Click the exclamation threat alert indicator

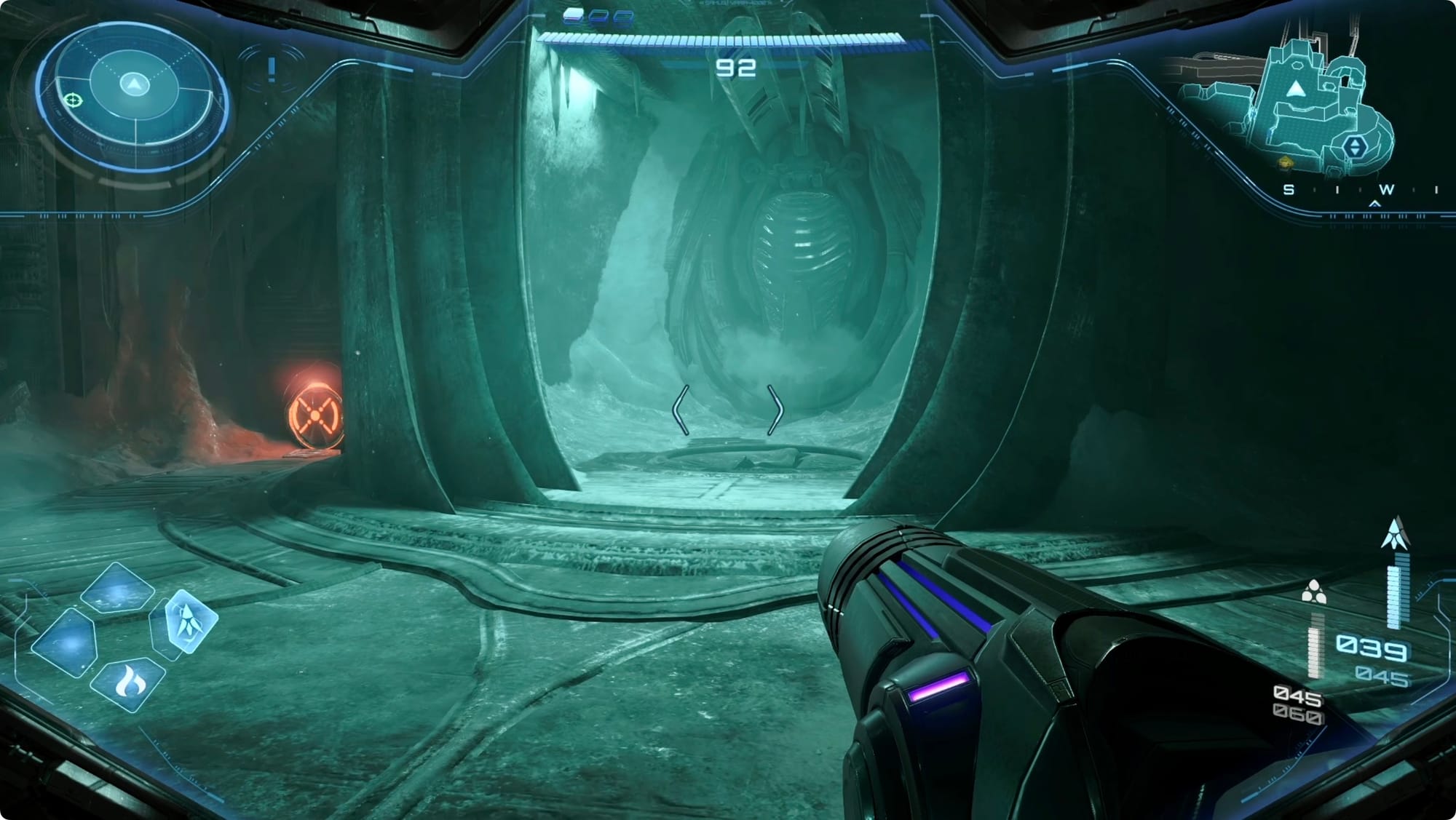(272, 70)
